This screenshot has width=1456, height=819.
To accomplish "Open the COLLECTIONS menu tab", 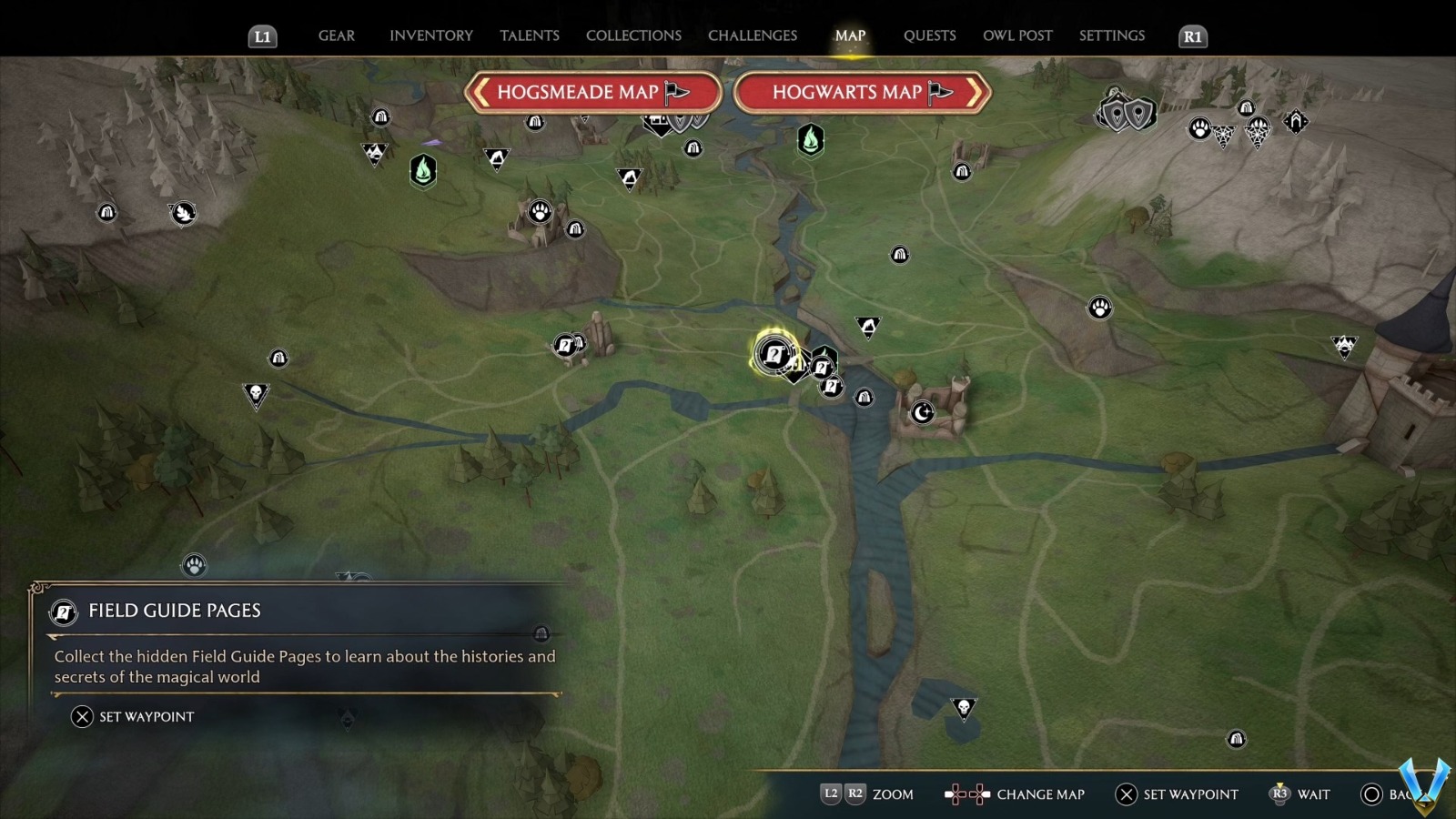I will (x=632, y=35).
